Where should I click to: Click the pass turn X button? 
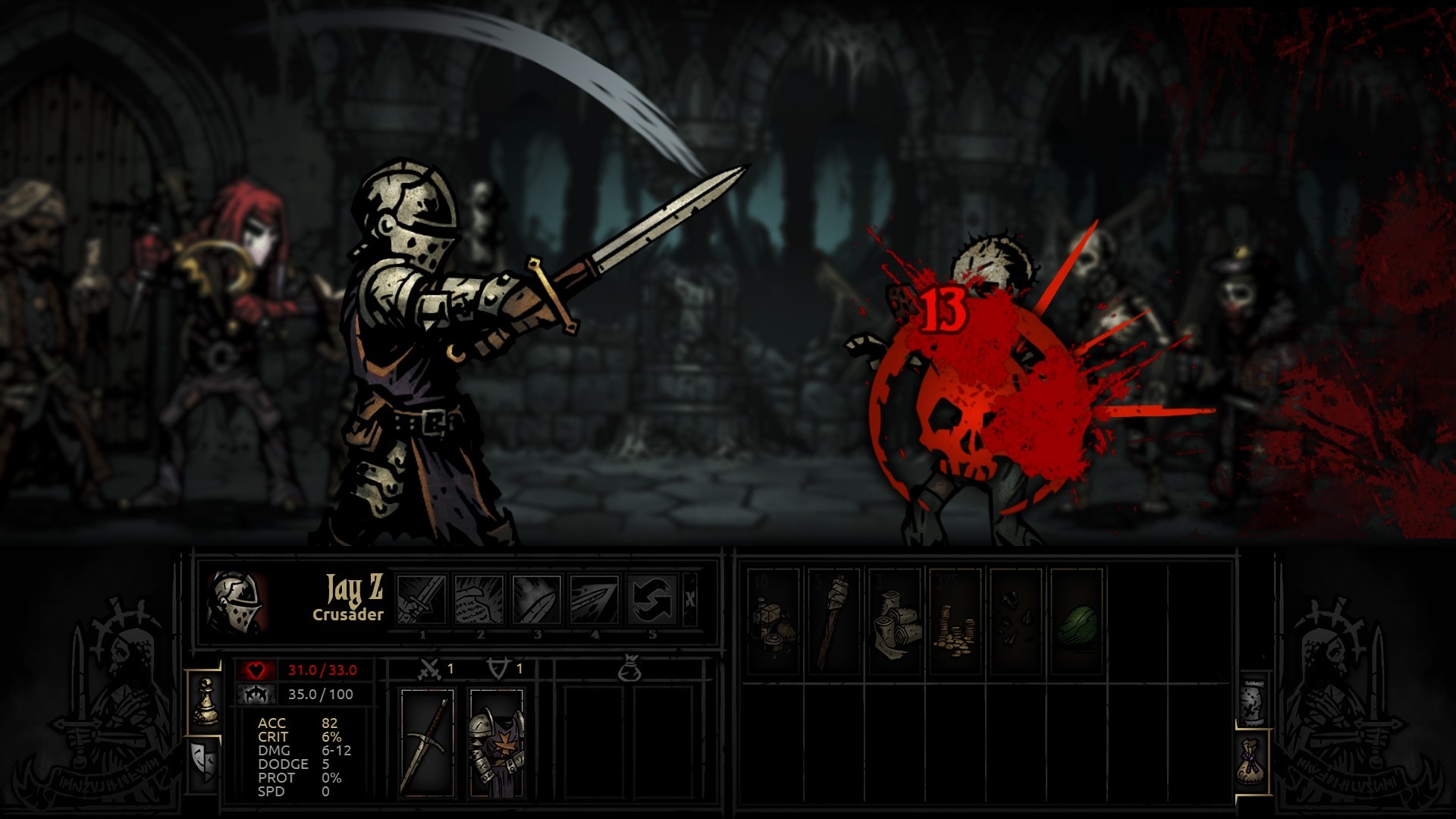pyautogui.click(x=689, y=599)
